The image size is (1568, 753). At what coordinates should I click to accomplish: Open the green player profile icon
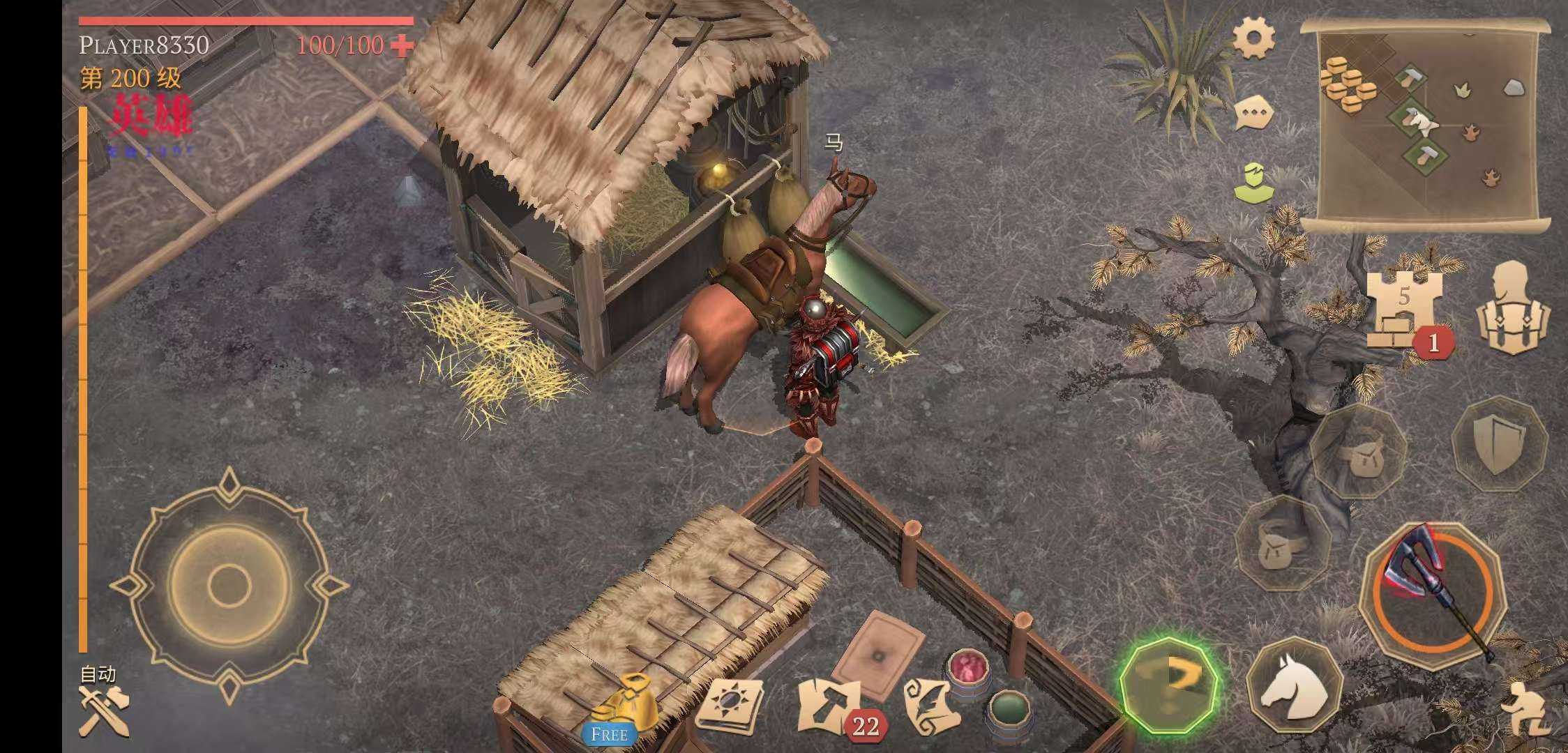pos(1253,182)
